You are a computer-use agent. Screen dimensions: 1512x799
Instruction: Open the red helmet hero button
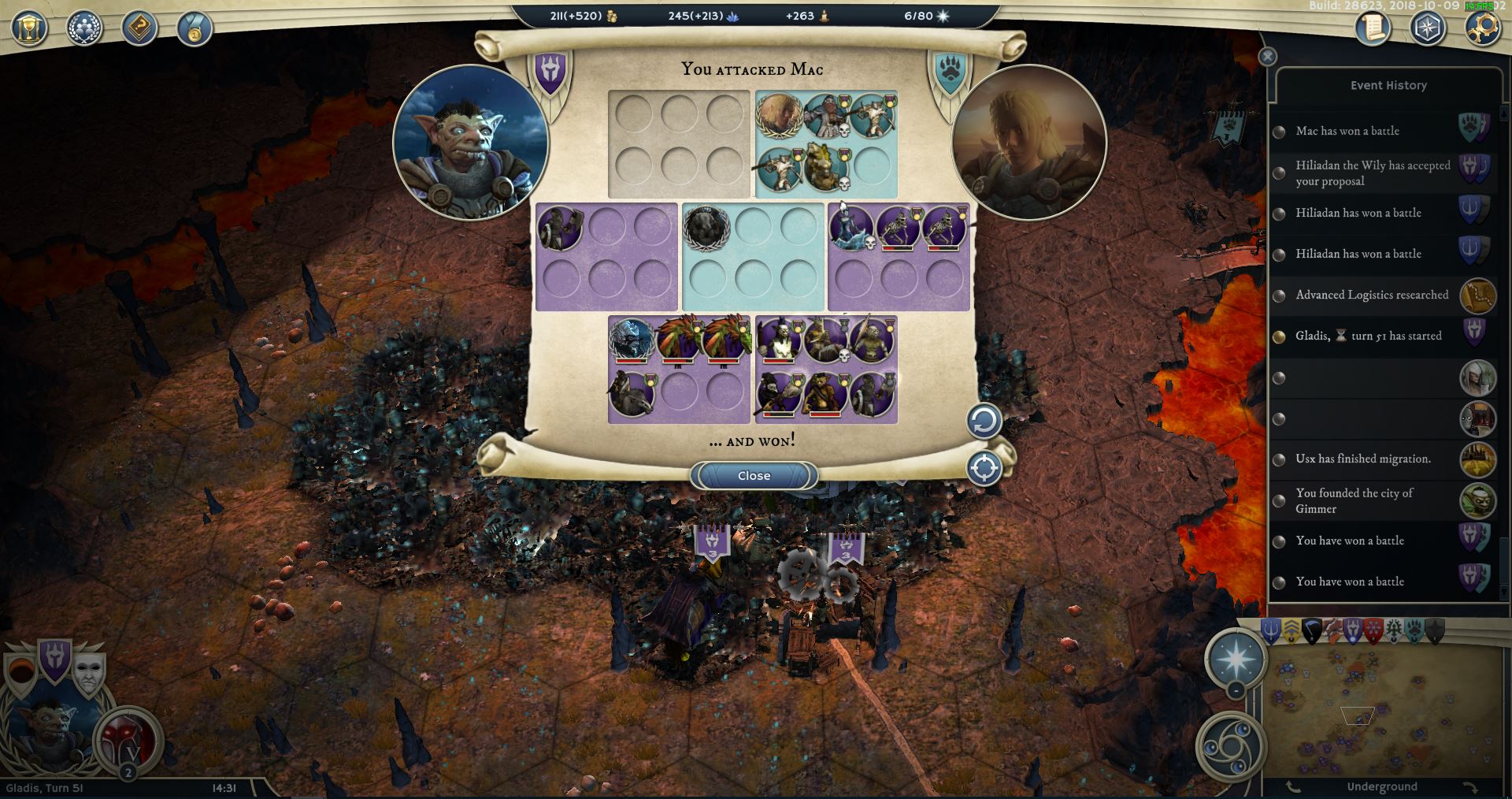(x=128, y=741)
